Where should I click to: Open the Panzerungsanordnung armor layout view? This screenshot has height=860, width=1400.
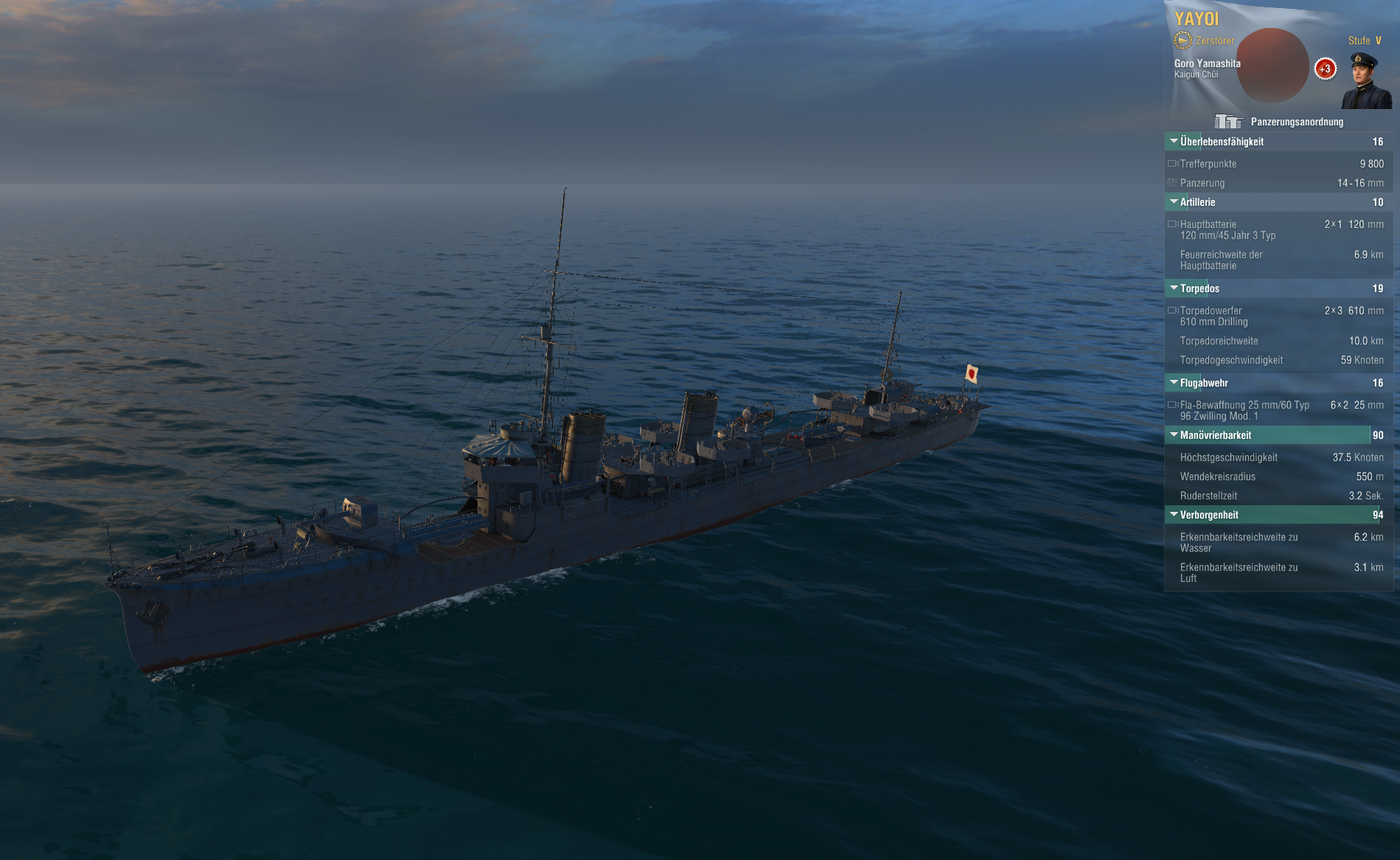coord(1280,122)
